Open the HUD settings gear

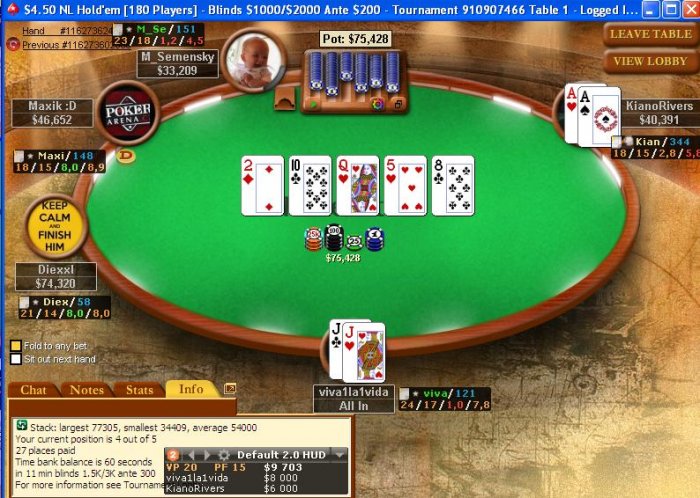pos(224,454)
